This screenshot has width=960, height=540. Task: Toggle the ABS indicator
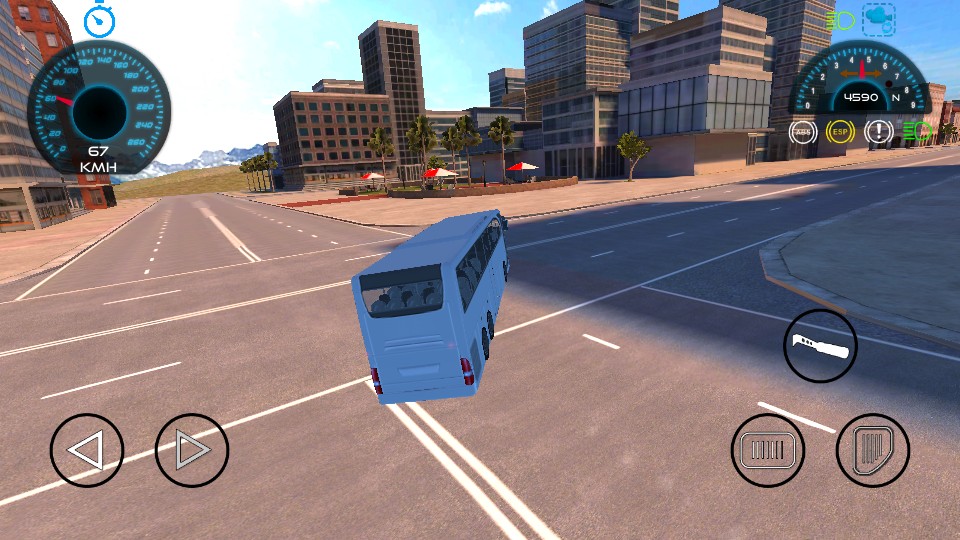point(802,131)
